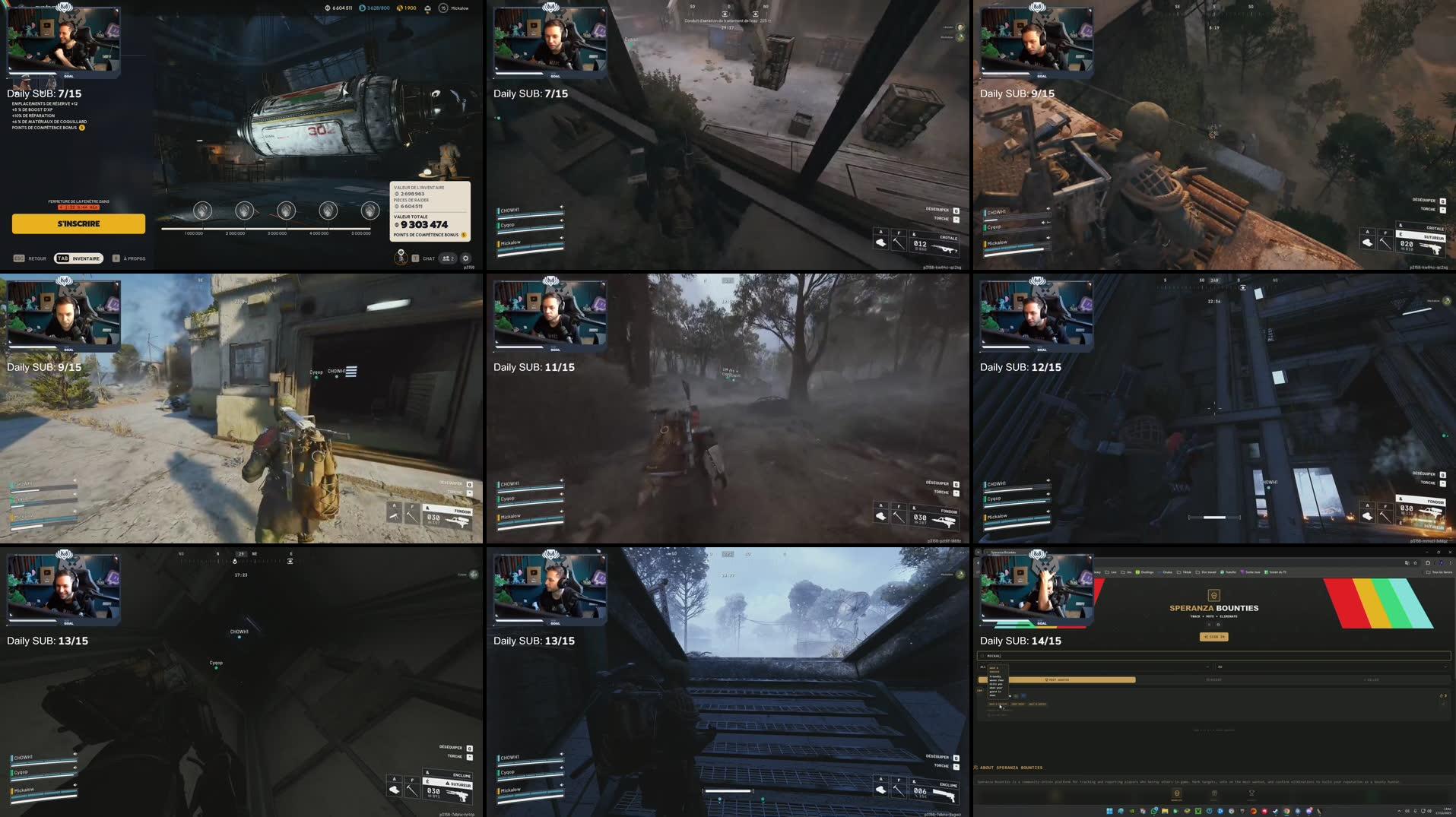This screenshot has width=1456, height=817.
Task: Click the party icon showing 2 players
Action: (448, 258)
